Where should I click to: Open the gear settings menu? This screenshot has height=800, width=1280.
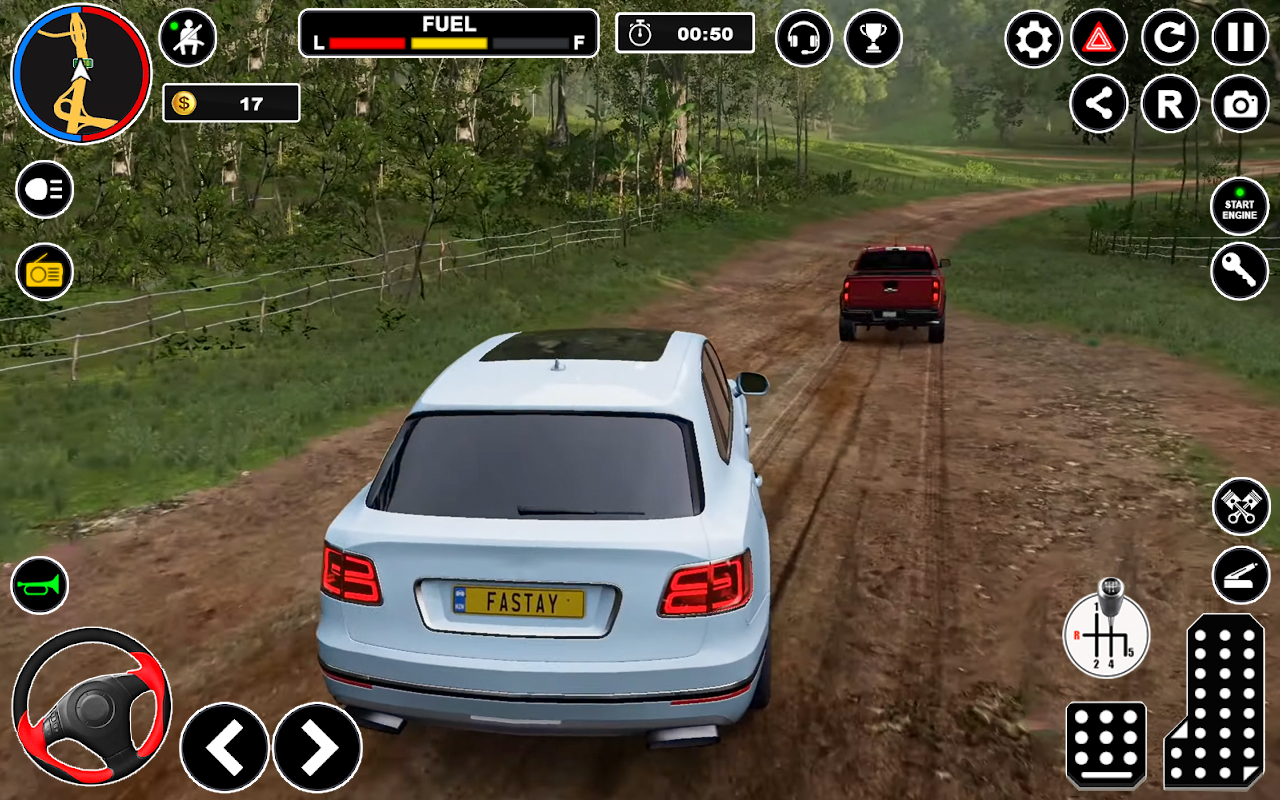1033,39
